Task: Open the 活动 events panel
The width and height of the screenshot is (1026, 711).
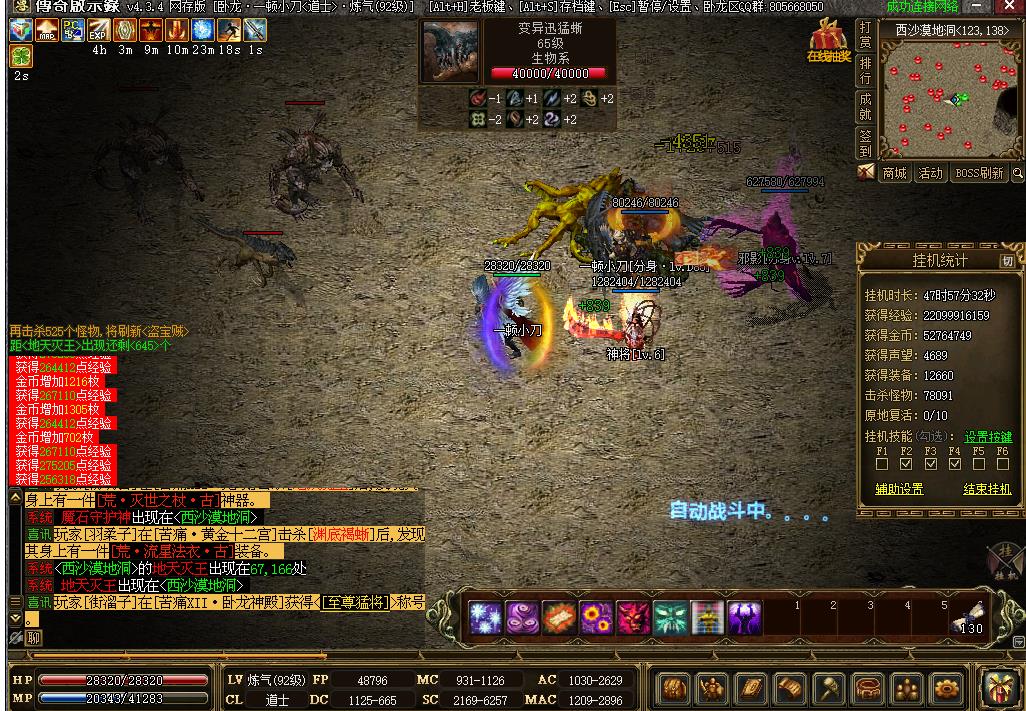Action: point(931,173)
